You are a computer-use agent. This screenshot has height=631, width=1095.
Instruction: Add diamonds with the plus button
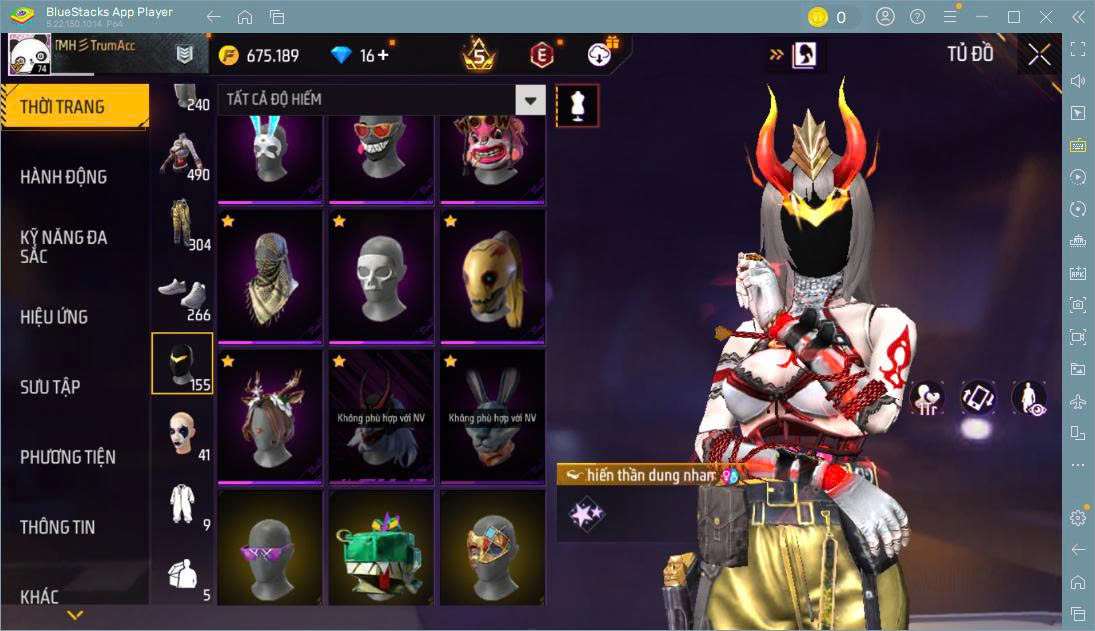(x=383, y=55)
